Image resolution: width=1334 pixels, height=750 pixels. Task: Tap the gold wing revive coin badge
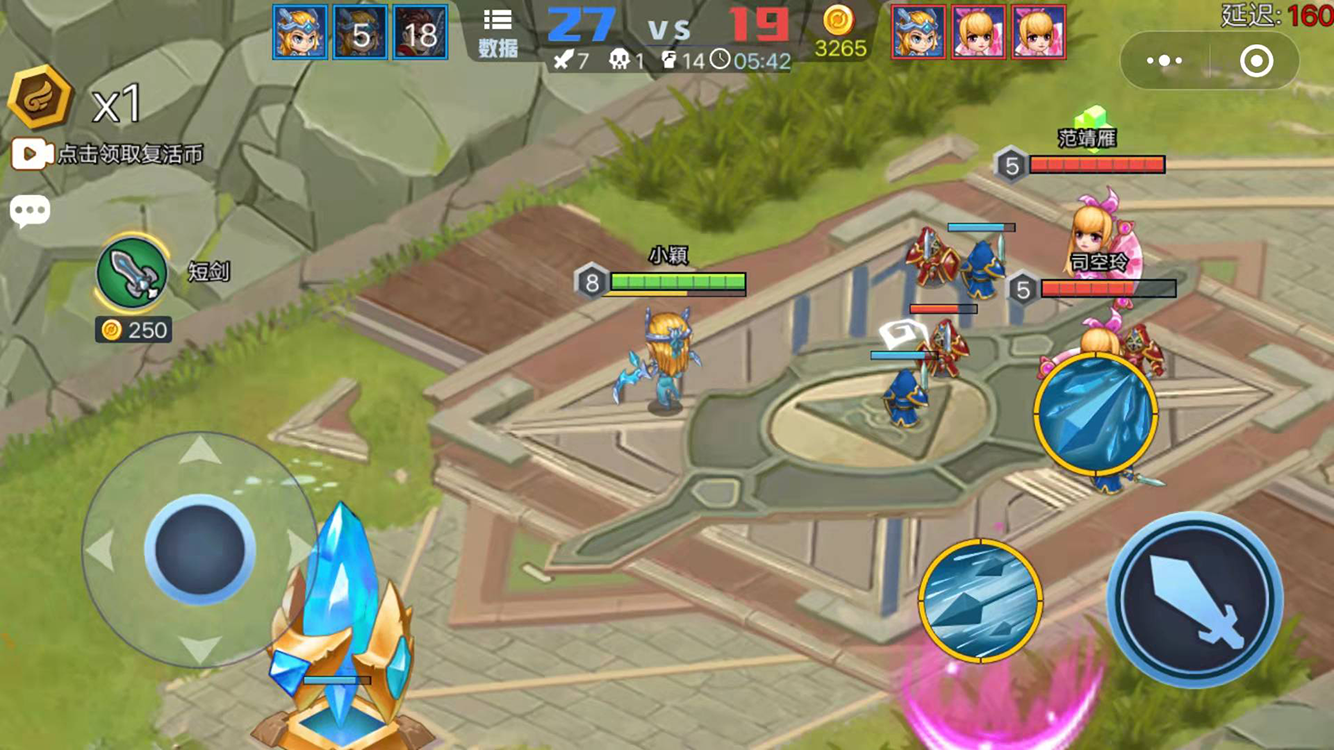point(41,99)
